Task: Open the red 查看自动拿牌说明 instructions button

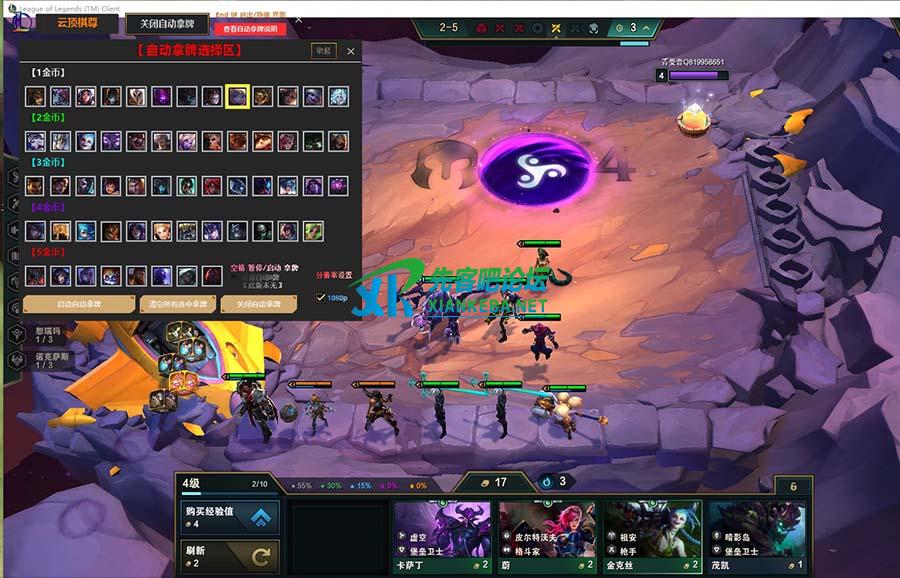Action: point(257,28)
